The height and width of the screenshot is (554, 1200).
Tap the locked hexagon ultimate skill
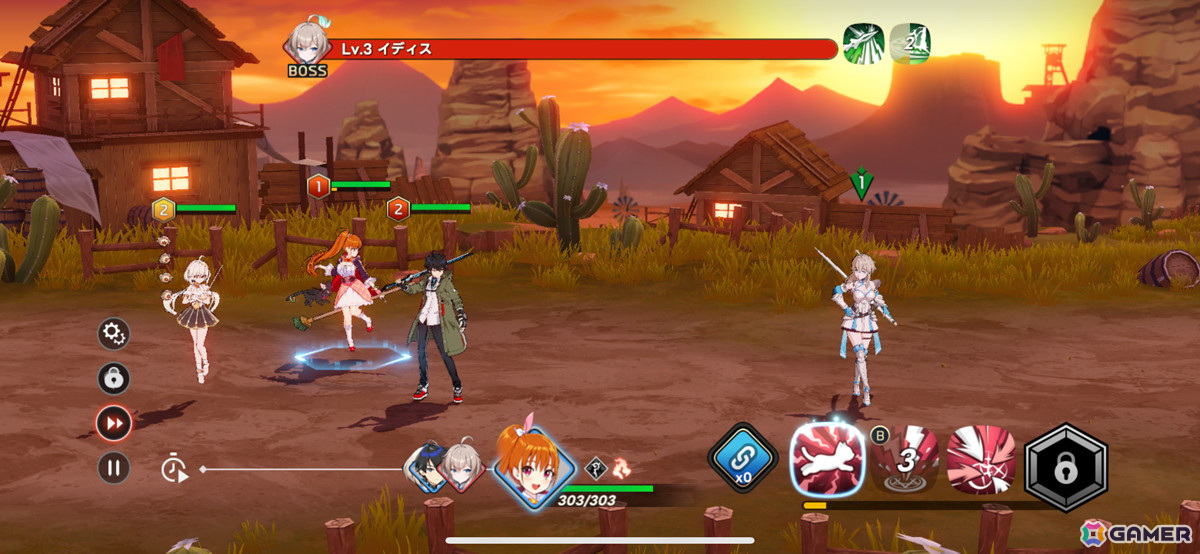pyautogui.click(x=1065, y=461)
